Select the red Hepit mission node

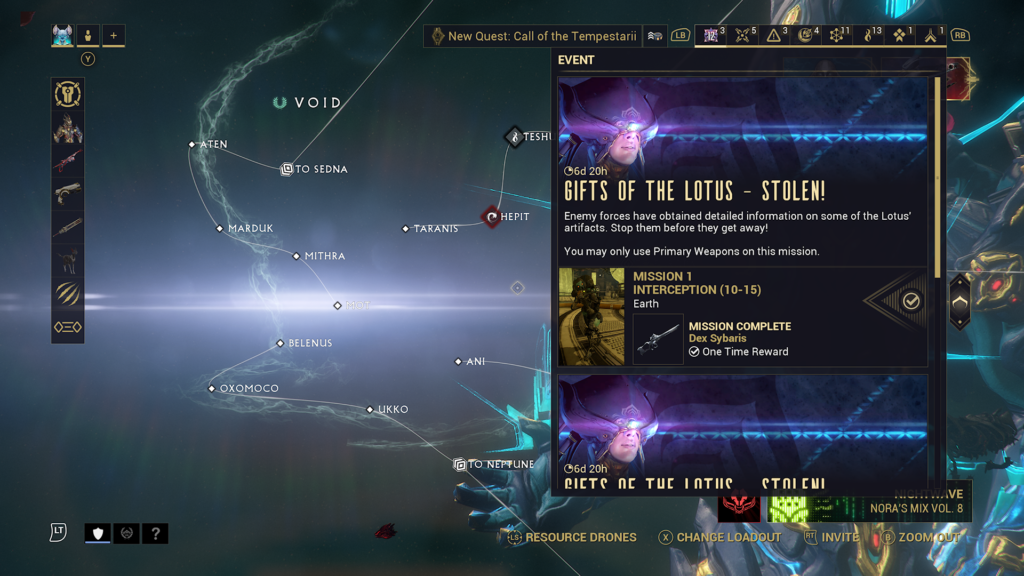tap(491, 216)
